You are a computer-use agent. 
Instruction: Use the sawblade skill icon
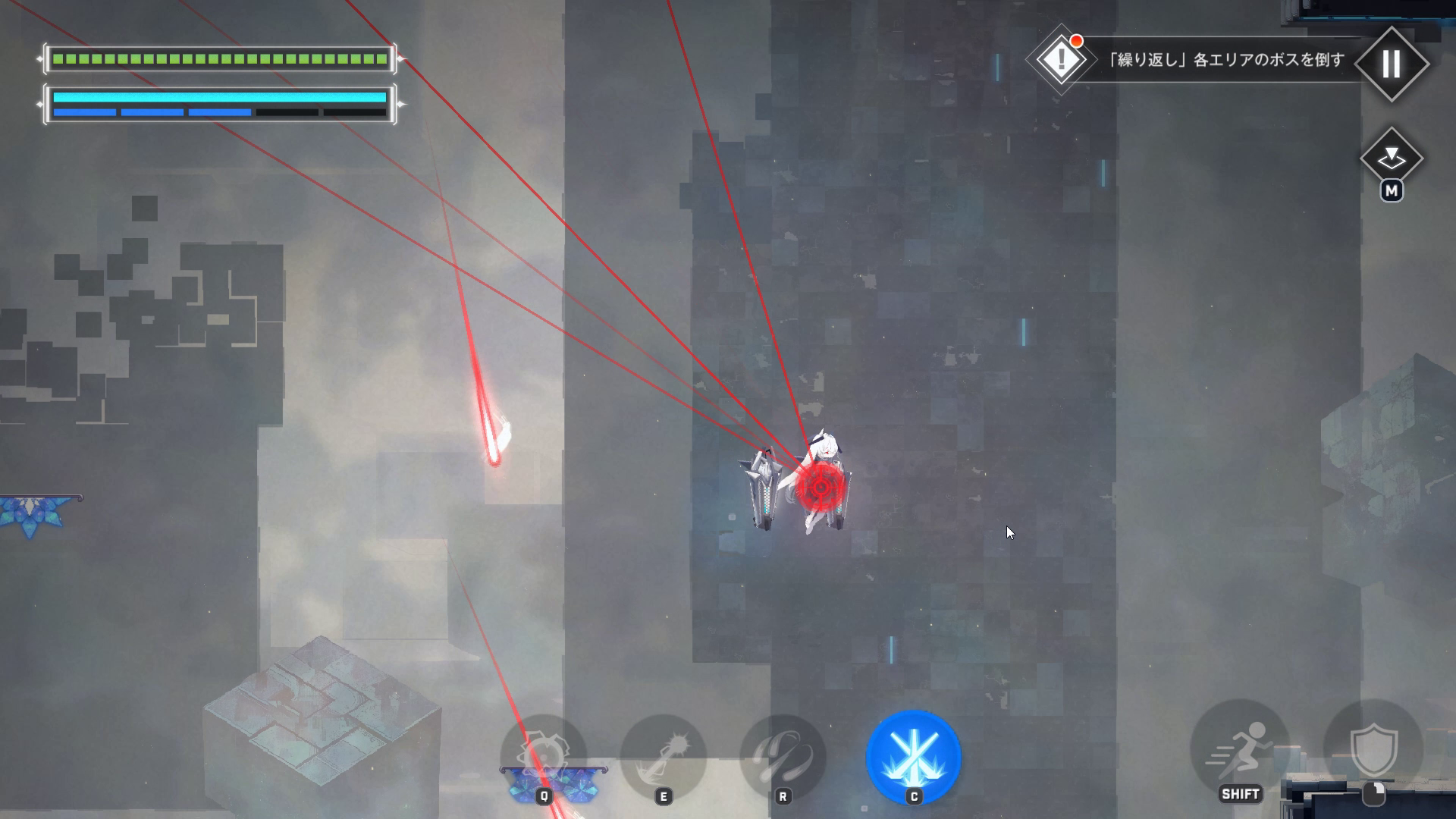[x=543, y=756]
